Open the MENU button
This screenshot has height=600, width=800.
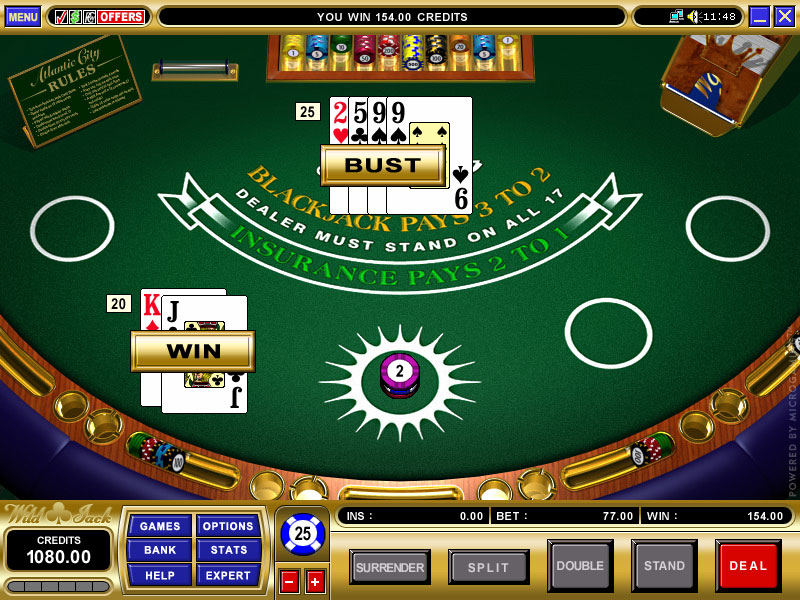[x=23, y=17]
